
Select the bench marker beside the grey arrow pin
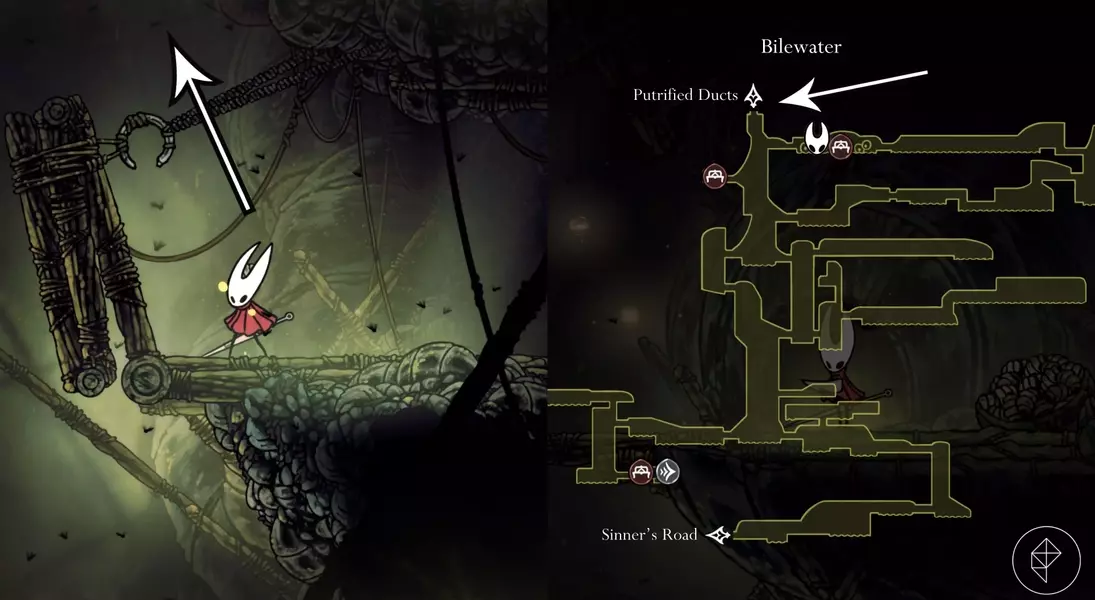642,471
